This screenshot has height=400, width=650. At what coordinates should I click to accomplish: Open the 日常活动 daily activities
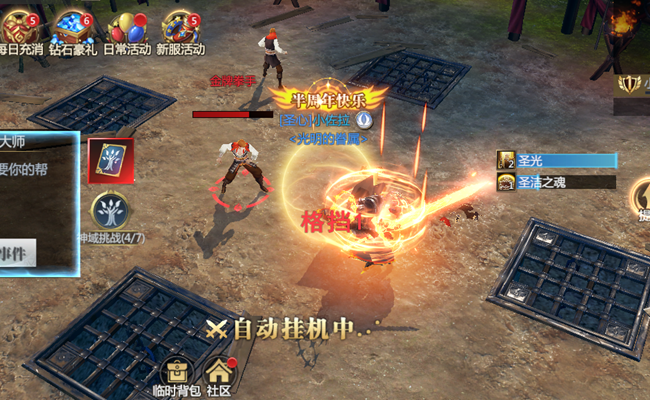pyautogui.click(x=126, y=27)
